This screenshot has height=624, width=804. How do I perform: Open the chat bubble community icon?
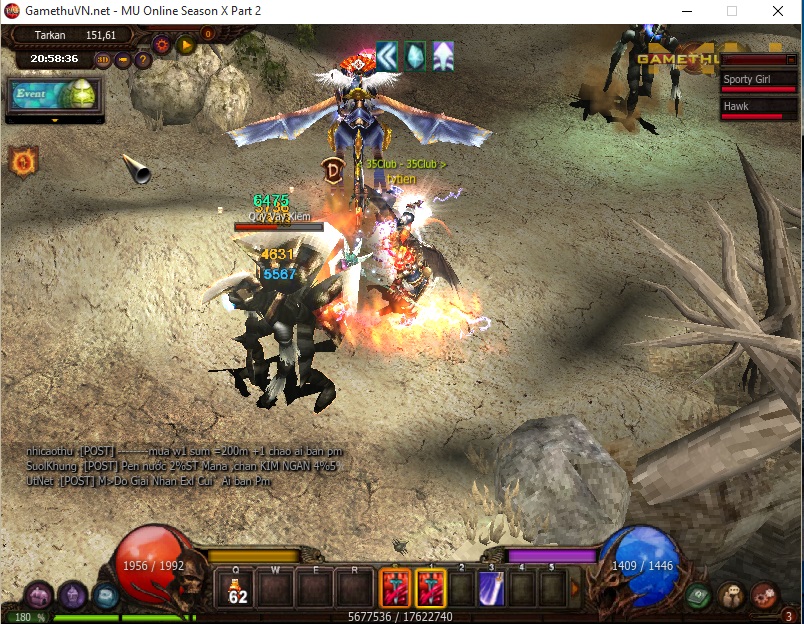click(x=731, y=596)
